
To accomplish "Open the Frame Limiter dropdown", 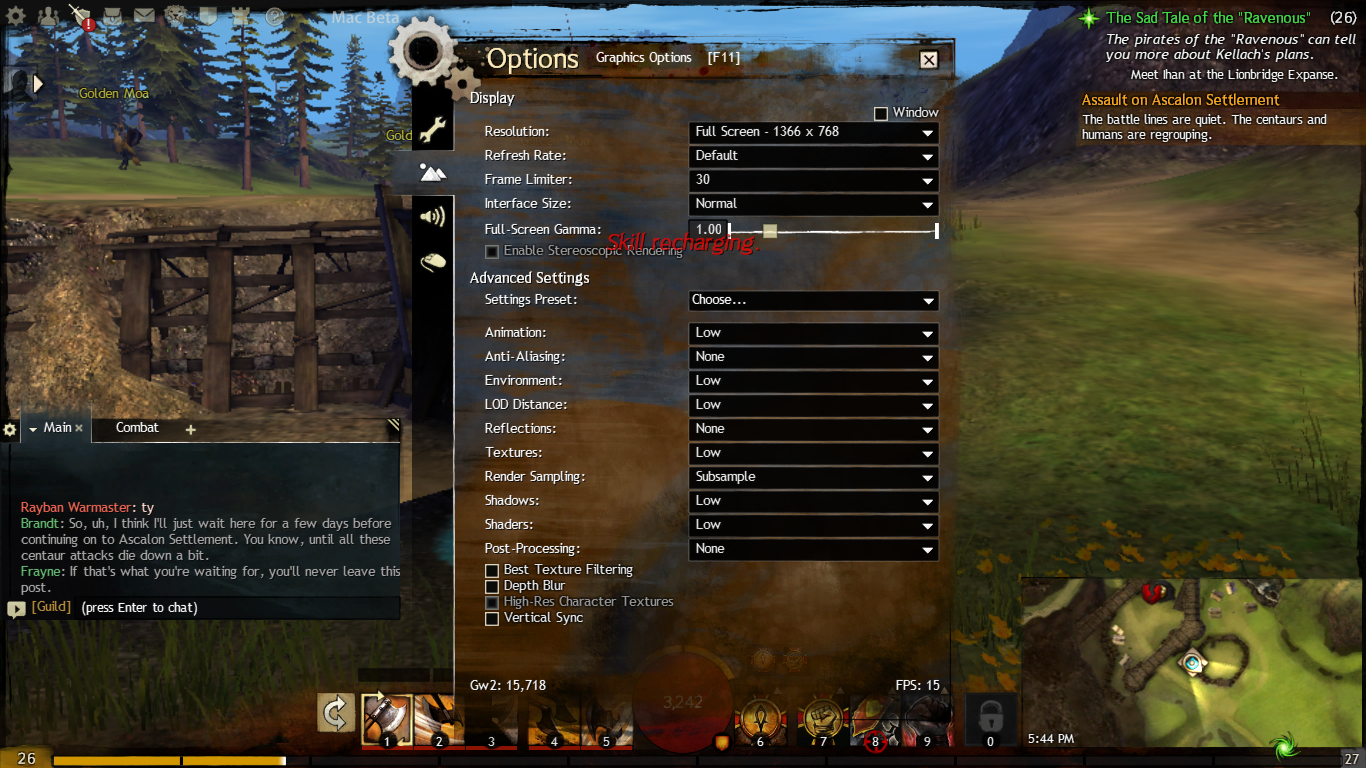I will [814, 180].
